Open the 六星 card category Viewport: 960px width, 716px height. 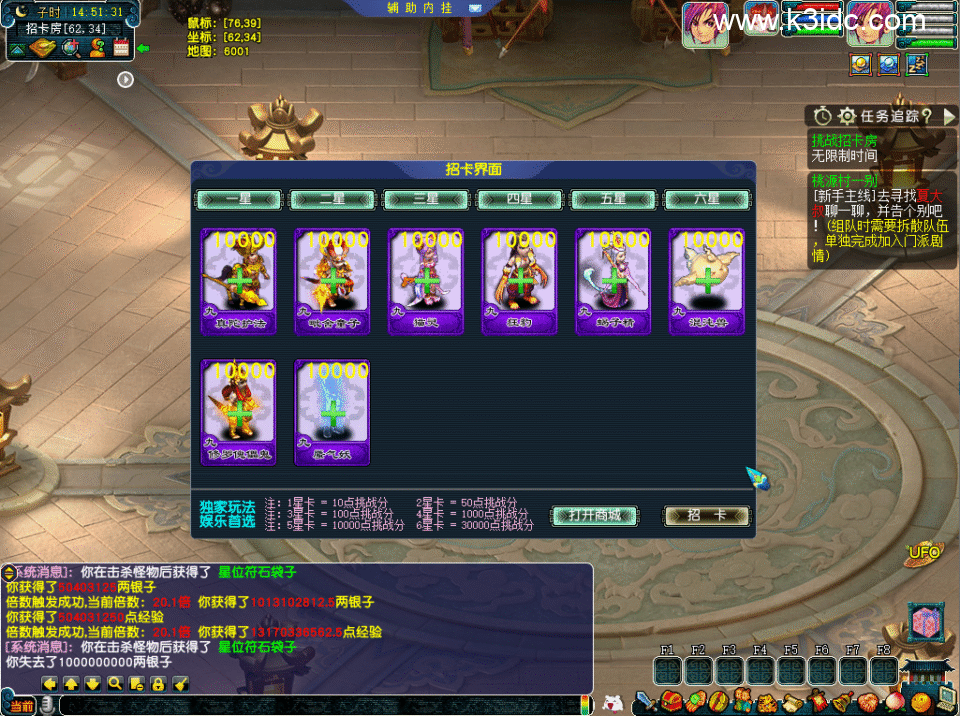707,199
